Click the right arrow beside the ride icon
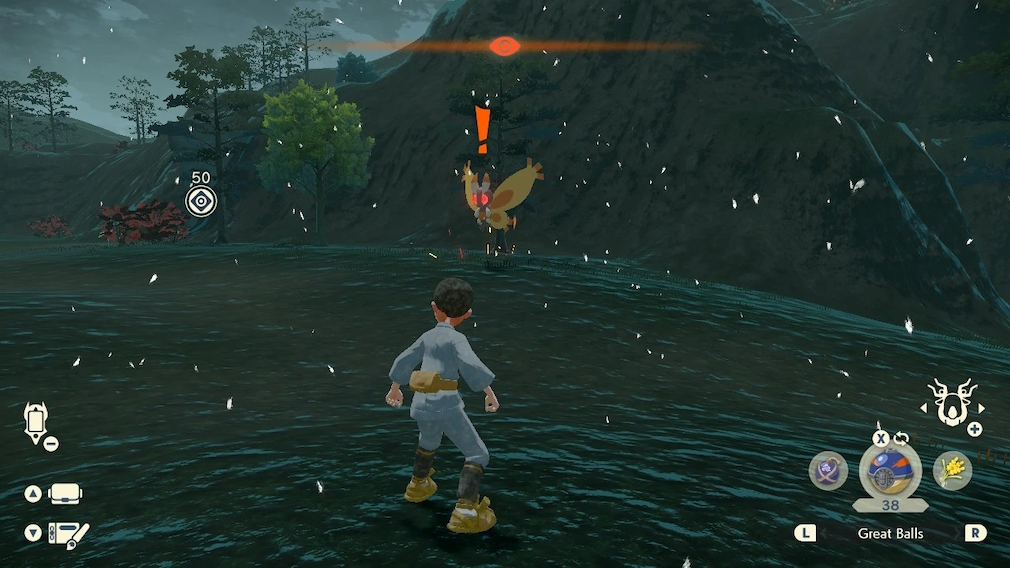This screenshot has width=1010, height=568. (982, 408)
